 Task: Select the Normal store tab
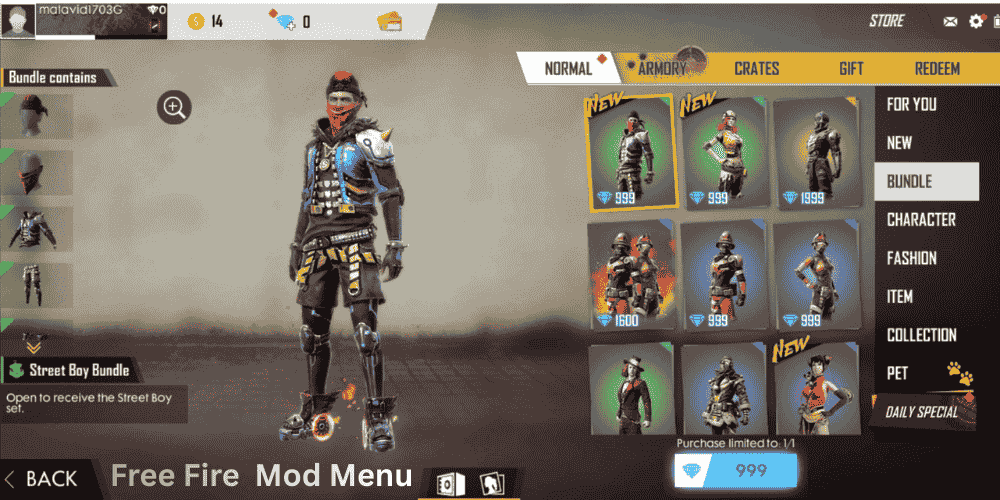click(x=568, y=68)
